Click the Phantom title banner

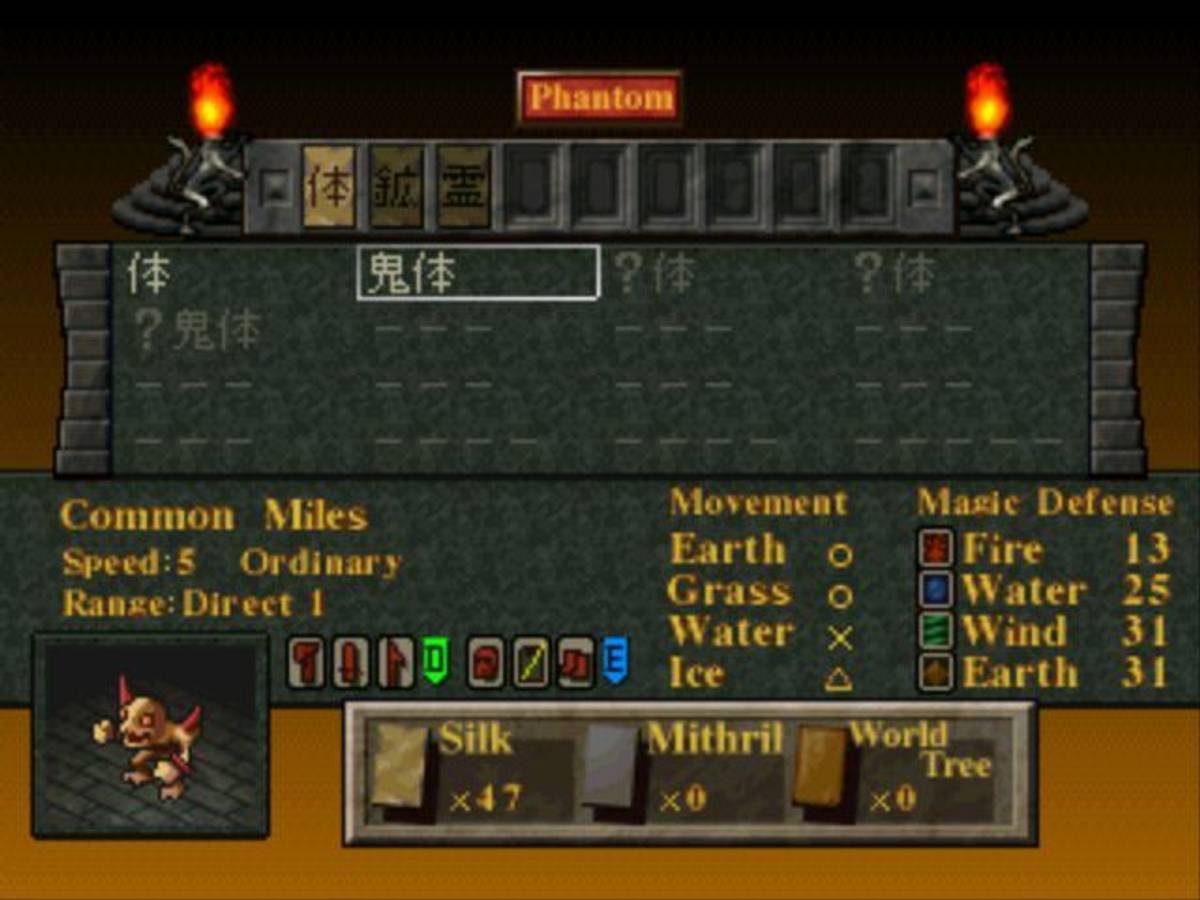tap(600, 98)
